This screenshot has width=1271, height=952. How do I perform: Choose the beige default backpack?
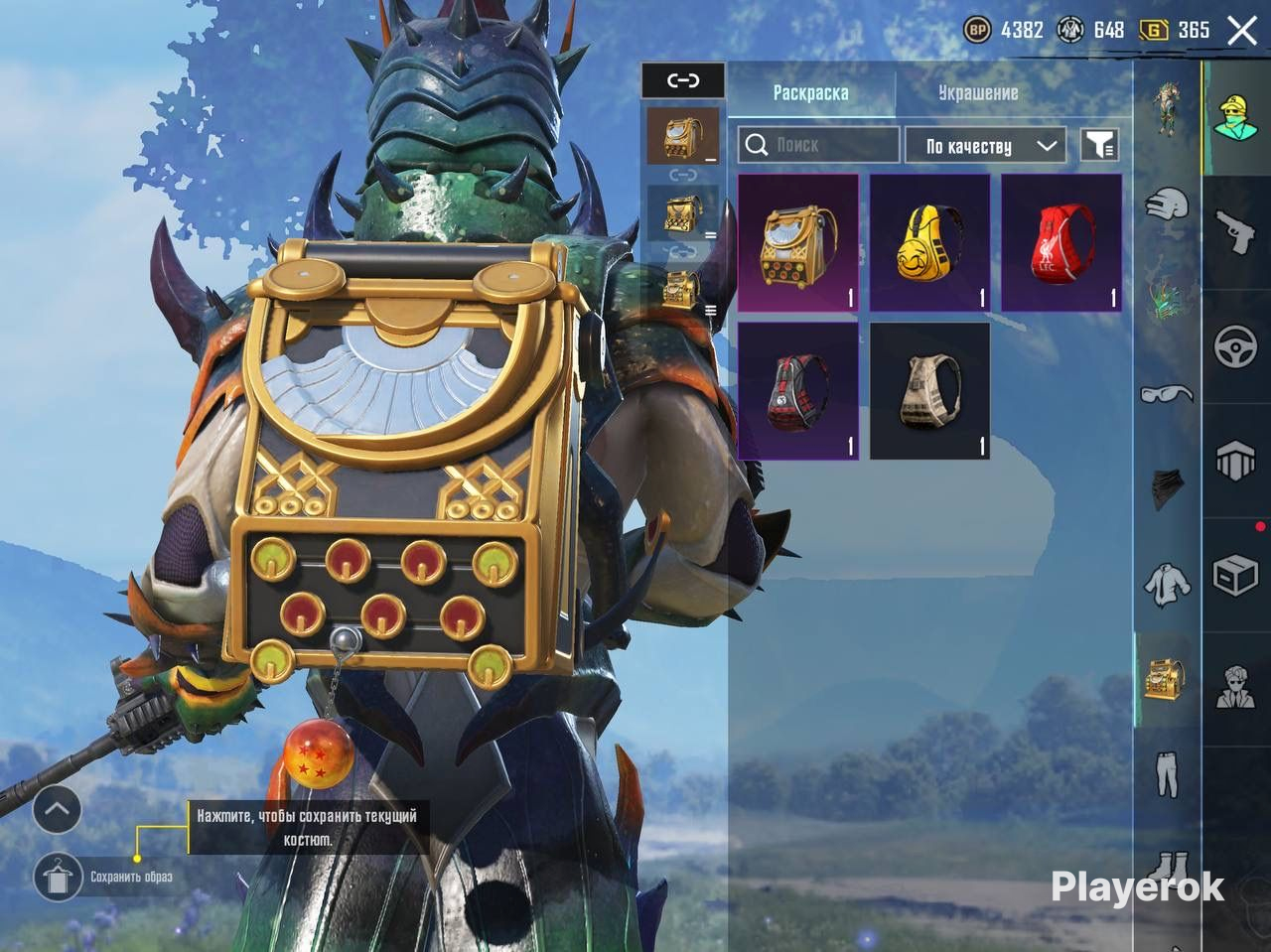click(x=929, y=391)
